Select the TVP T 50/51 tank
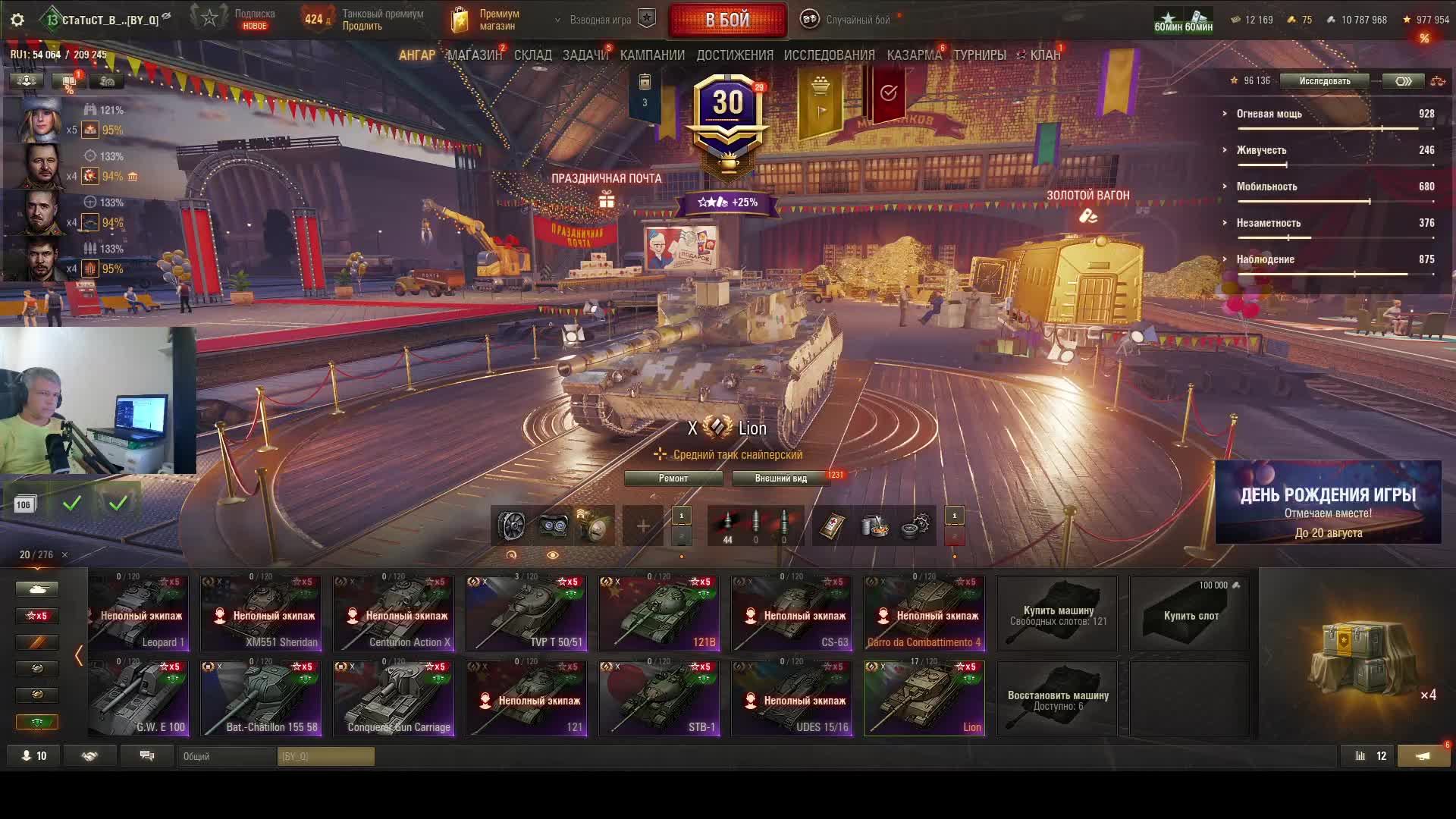The width and height of the screenshot is (1456, 819). point(526,613)
